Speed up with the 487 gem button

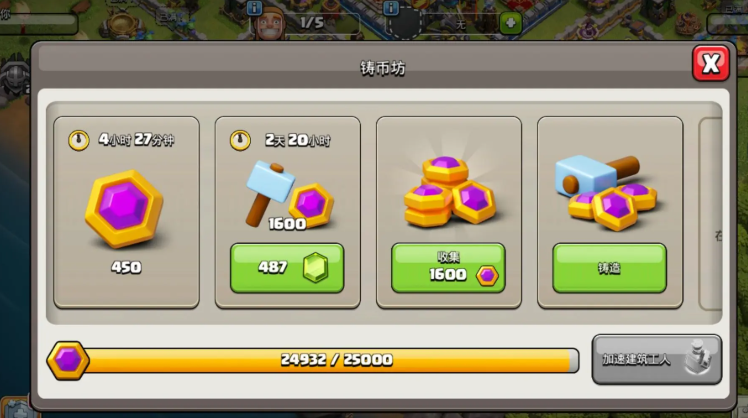[x=287, y=268]
